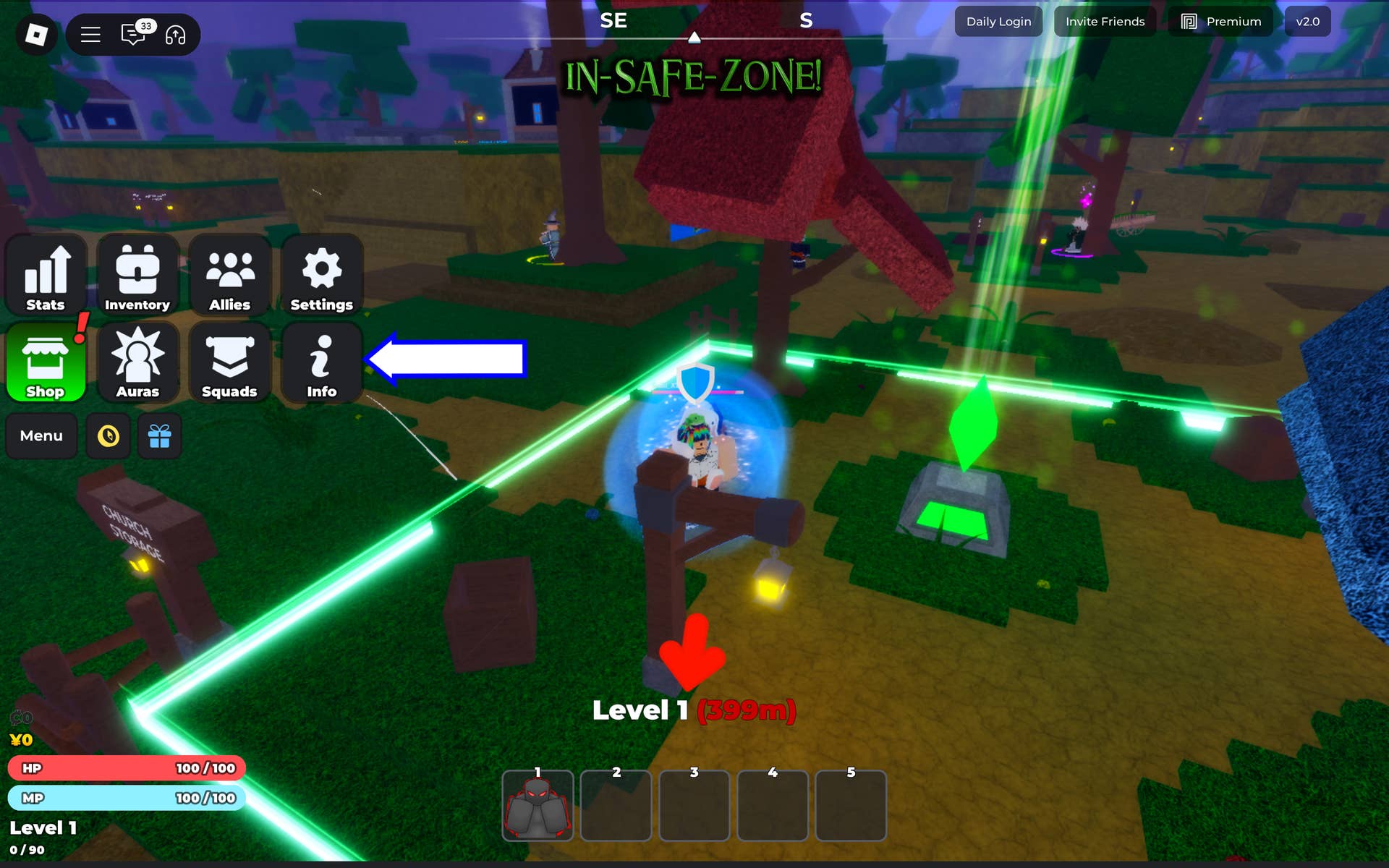Click the Invite Friends button

1105,21
